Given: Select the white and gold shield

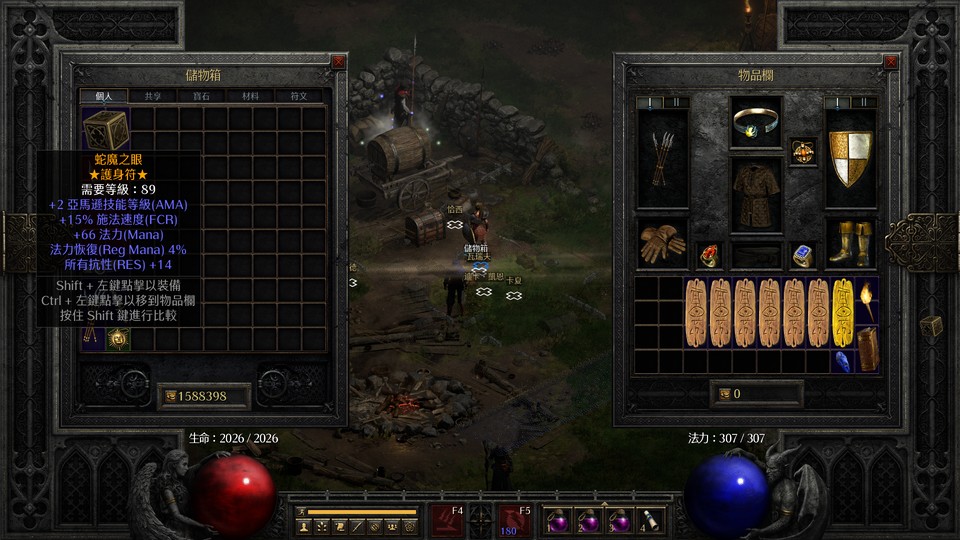Looking at the screenshot, I should click(850, 157).
